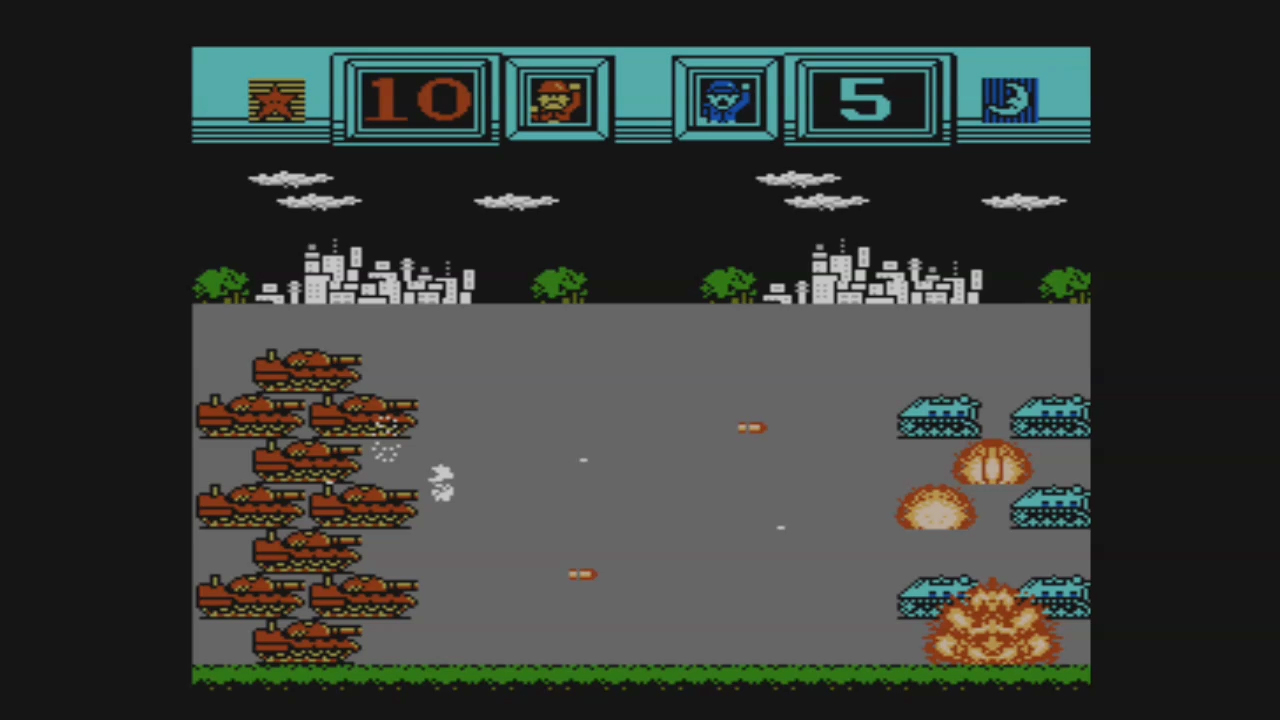Click the lower bullet near the left tanks
Screen dimensions: 1280x720
click(x=582, y=574)
